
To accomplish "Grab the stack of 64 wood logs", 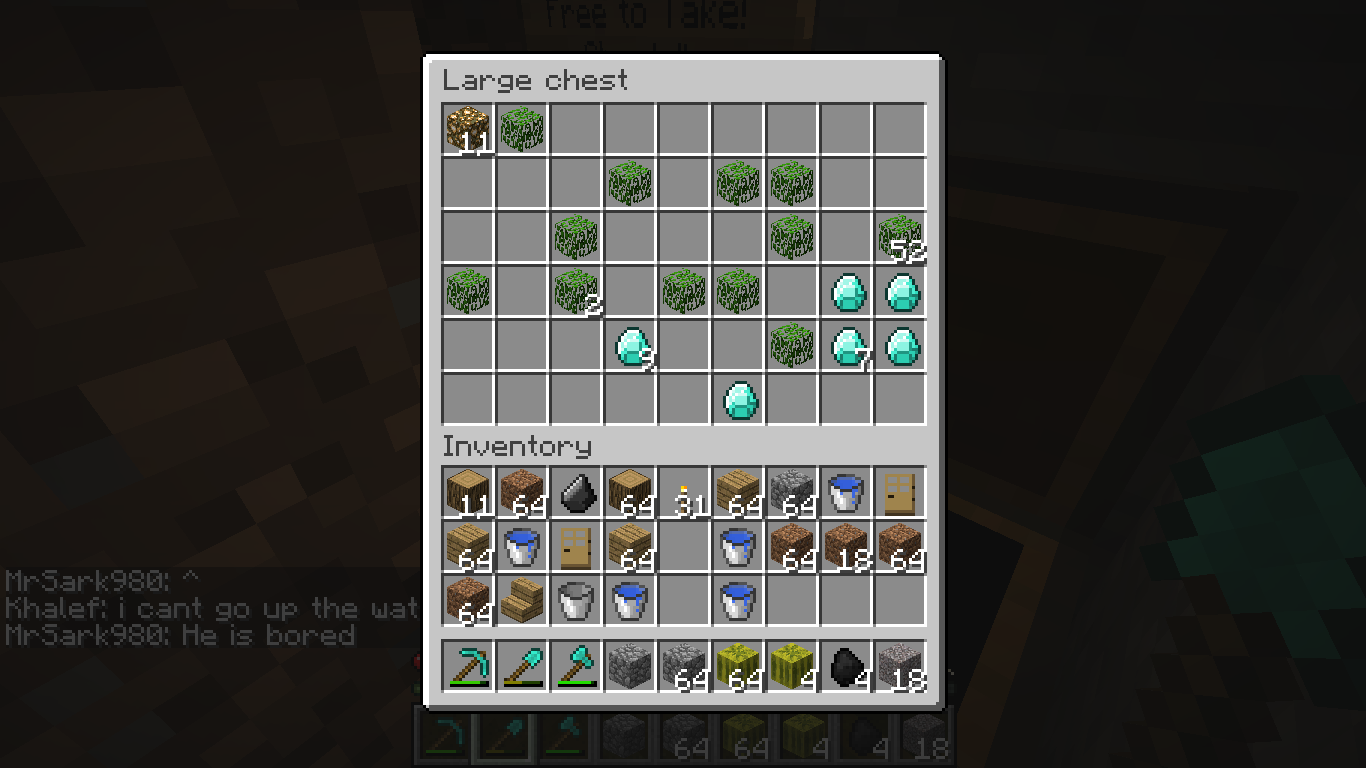I will [629, 490].
